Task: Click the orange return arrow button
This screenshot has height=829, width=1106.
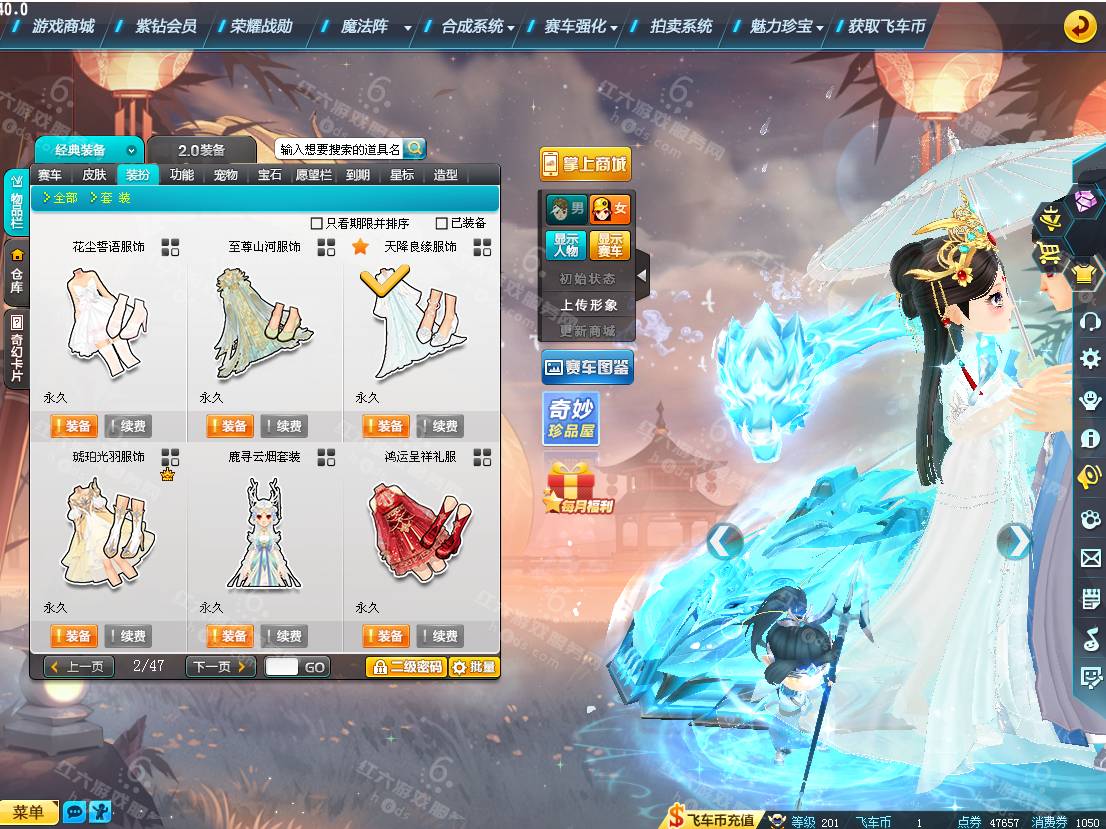Action: 1079,27
